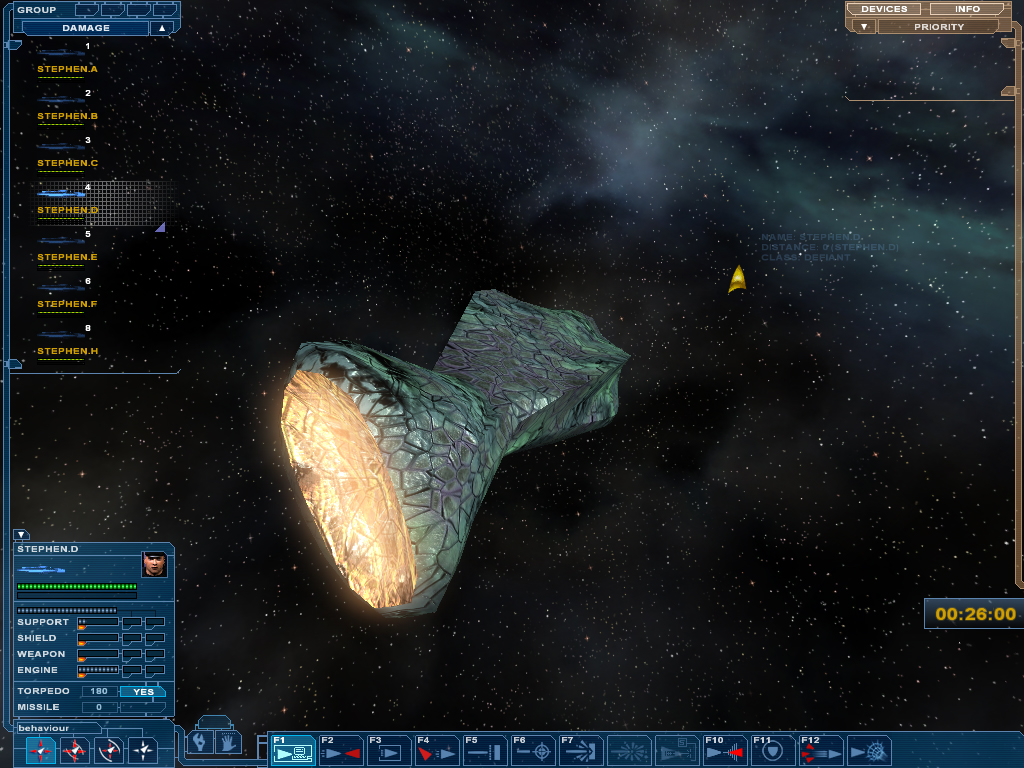The height and width of the screenshot is (768, 1024).
Task: Choose STEPHEN.C from the fleet list
Action: 66,163
